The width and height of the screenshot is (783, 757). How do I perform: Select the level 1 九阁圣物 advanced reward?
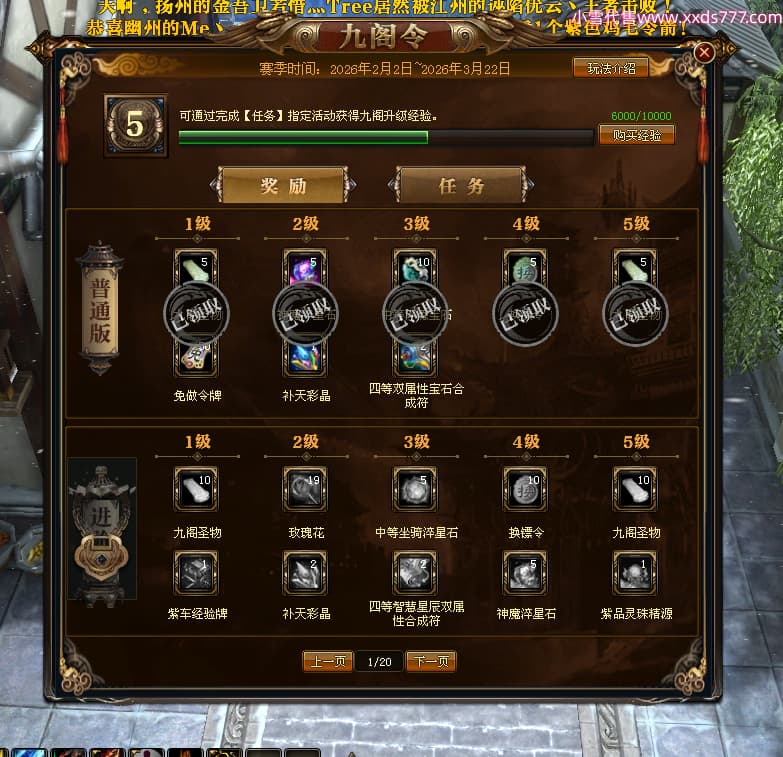[195, 488]
